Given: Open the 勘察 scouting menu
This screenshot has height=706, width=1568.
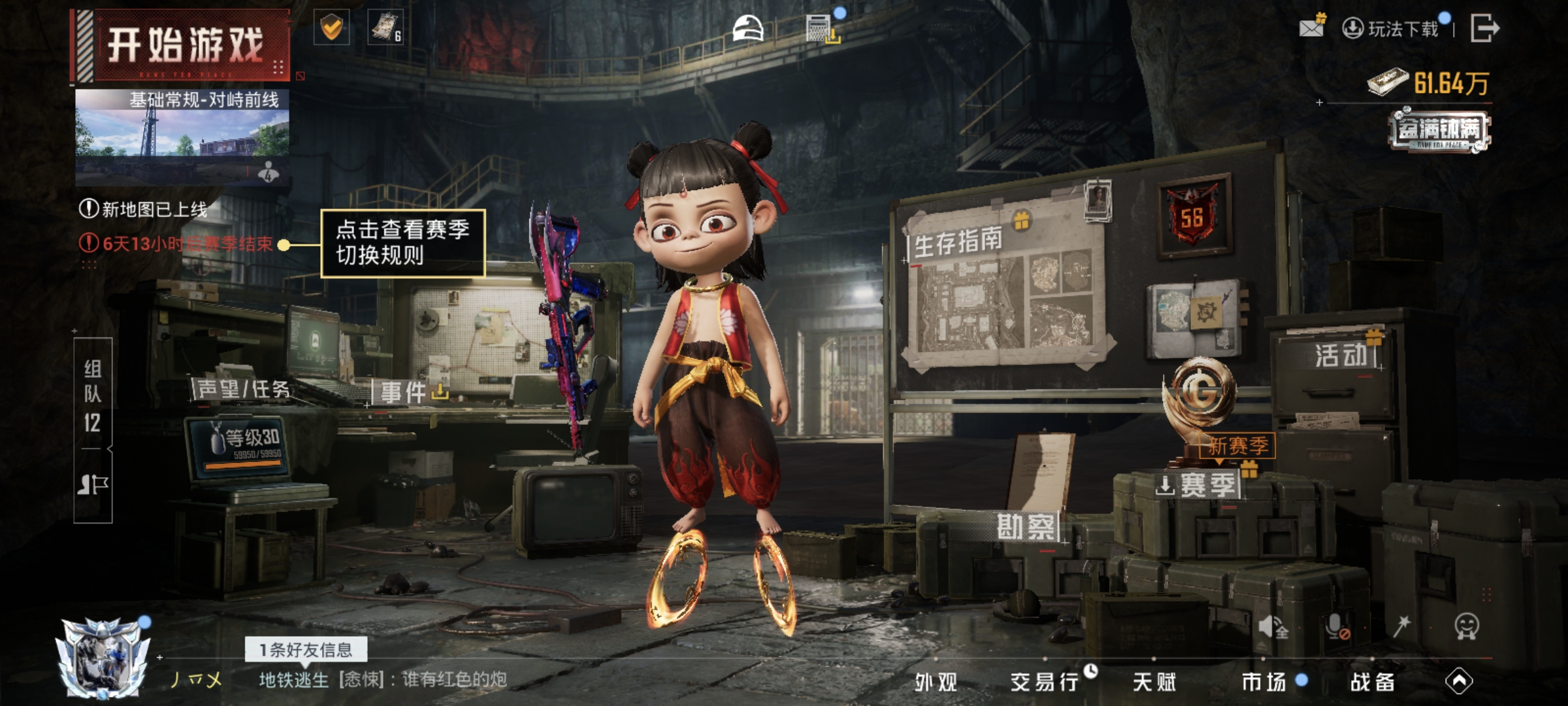Looking at the screenshot, I should coord(1025,527).
